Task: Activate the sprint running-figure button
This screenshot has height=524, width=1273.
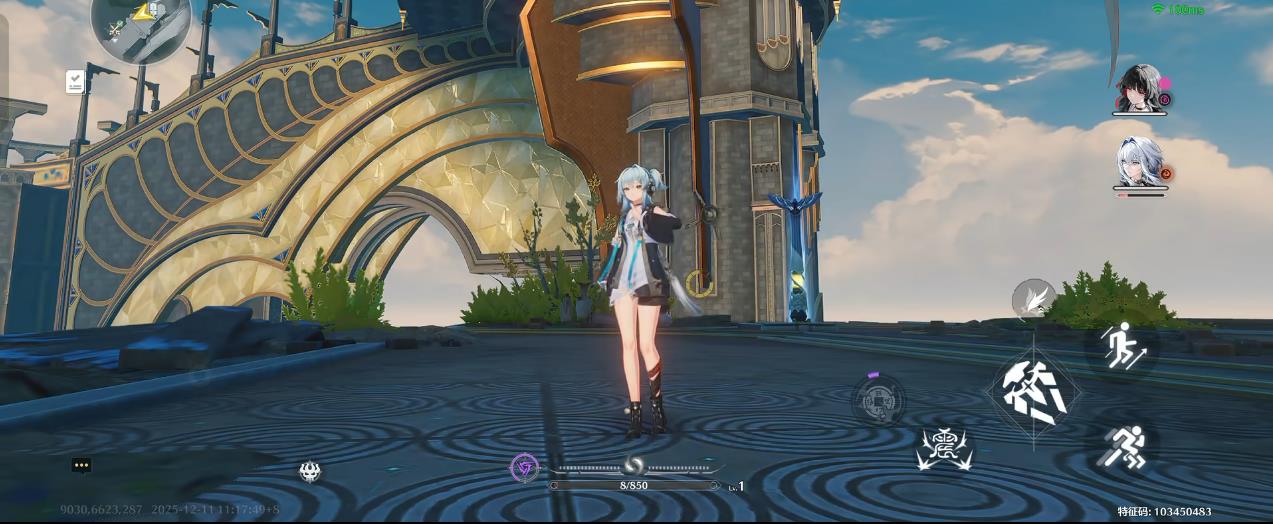Action: tap(1123, 446)
